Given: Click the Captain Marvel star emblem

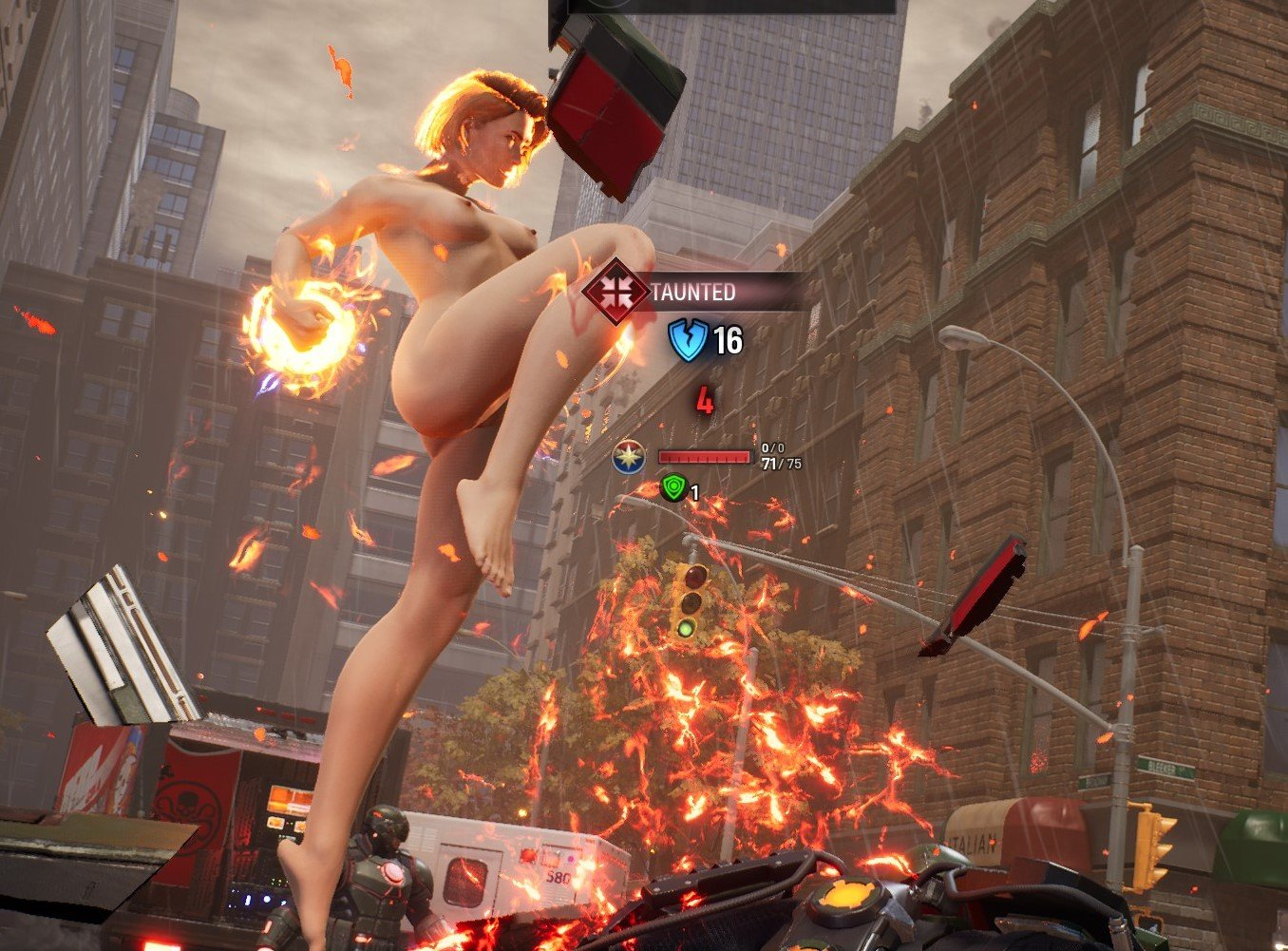Looking at the screenshot, I should point(628,457).
